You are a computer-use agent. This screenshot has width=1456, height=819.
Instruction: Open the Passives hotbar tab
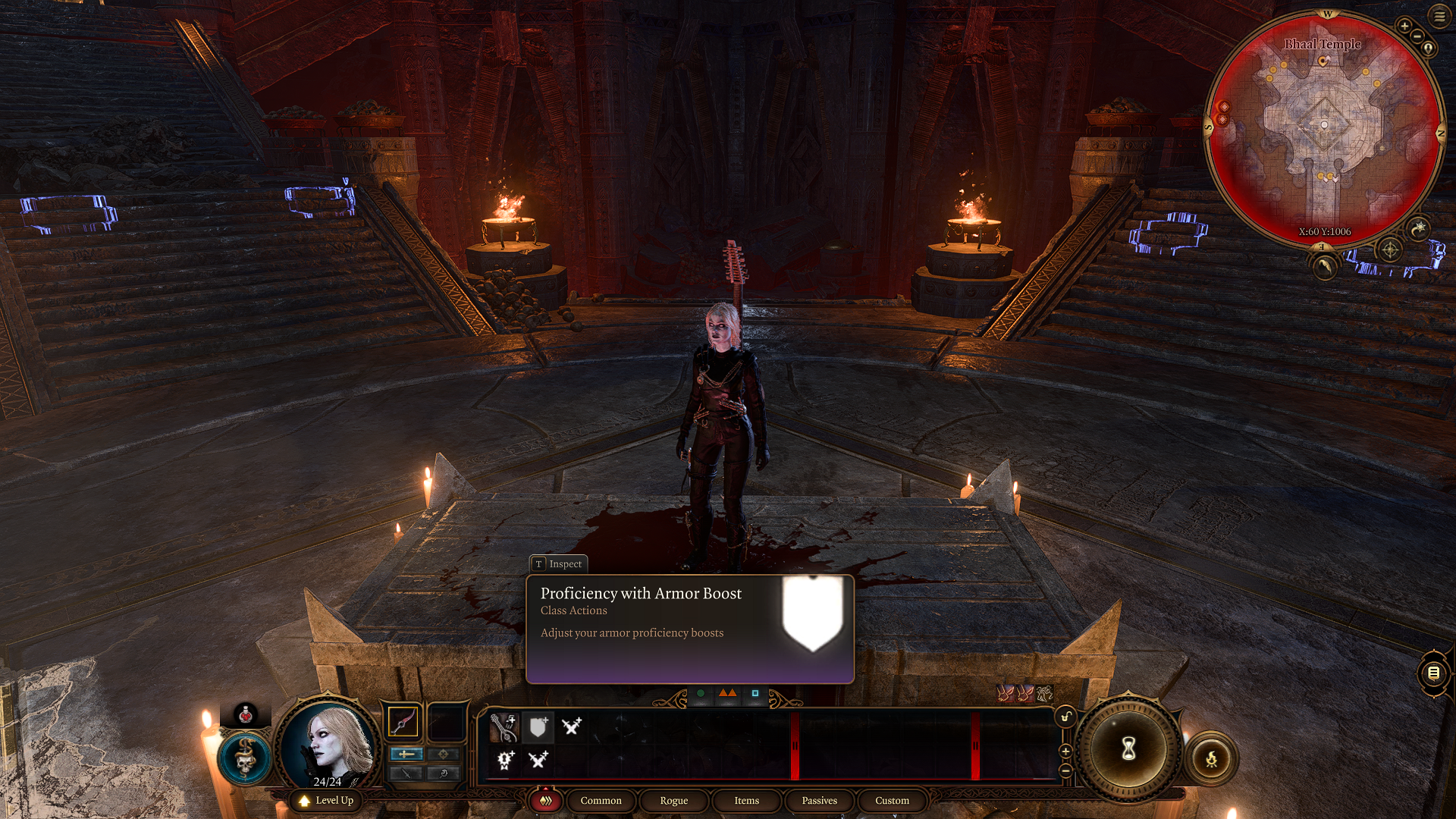point(819,801)
